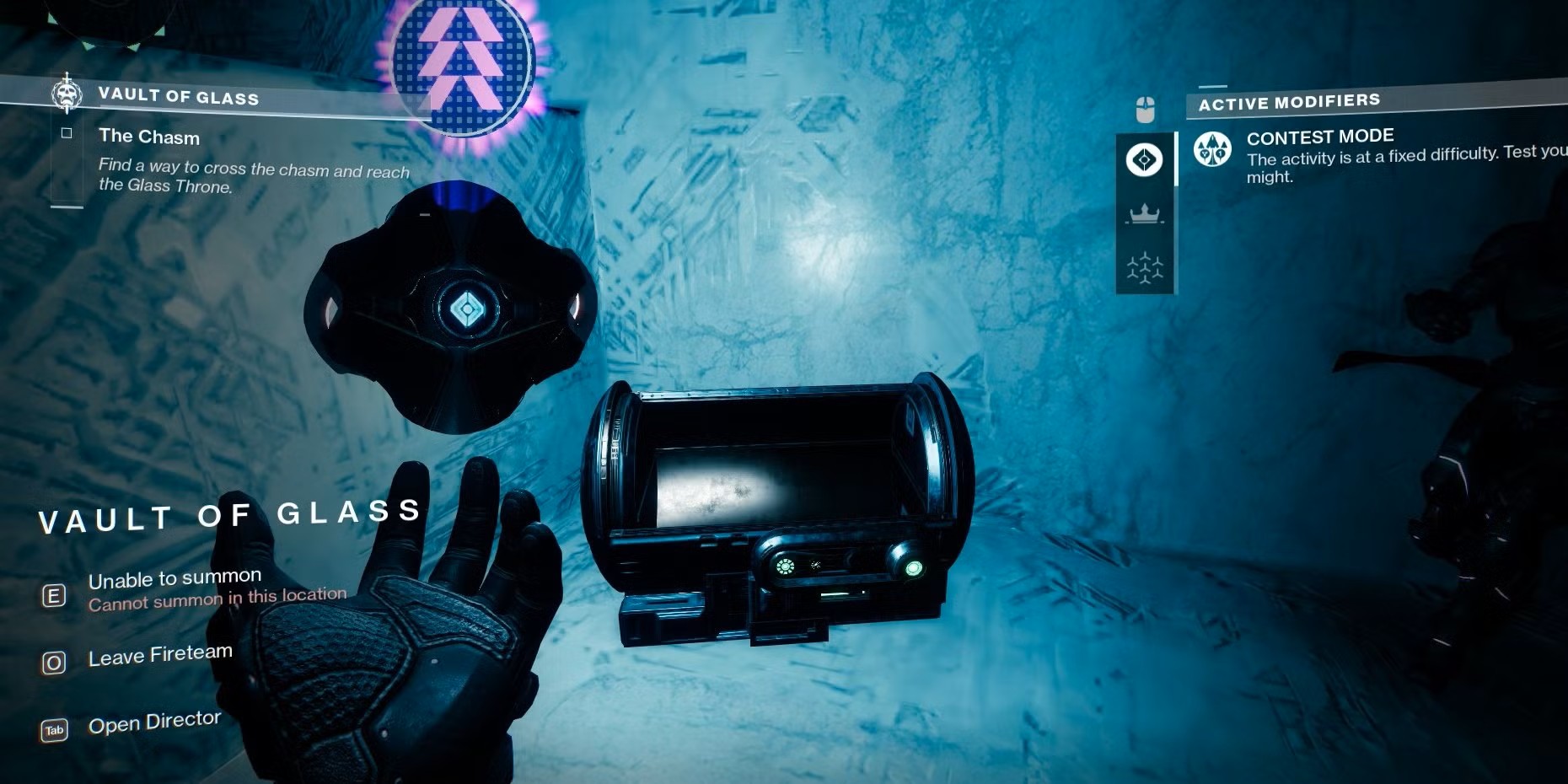This screenshot has height=784, width=1568.
Task: Select the diamond modifier tab icon
Action: [1144, 159]
